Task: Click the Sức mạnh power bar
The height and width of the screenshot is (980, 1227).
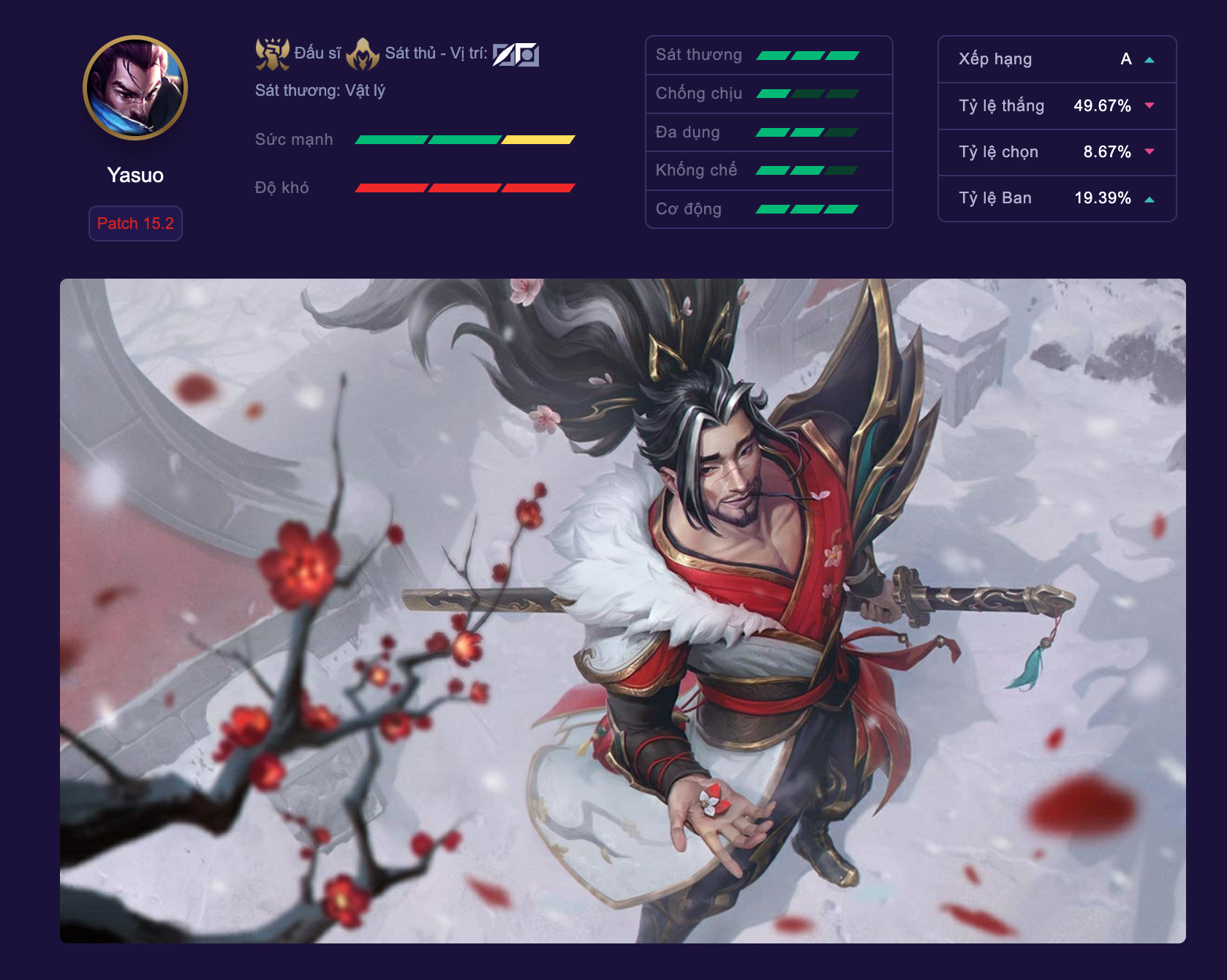Action: click(x=465, y=139)
